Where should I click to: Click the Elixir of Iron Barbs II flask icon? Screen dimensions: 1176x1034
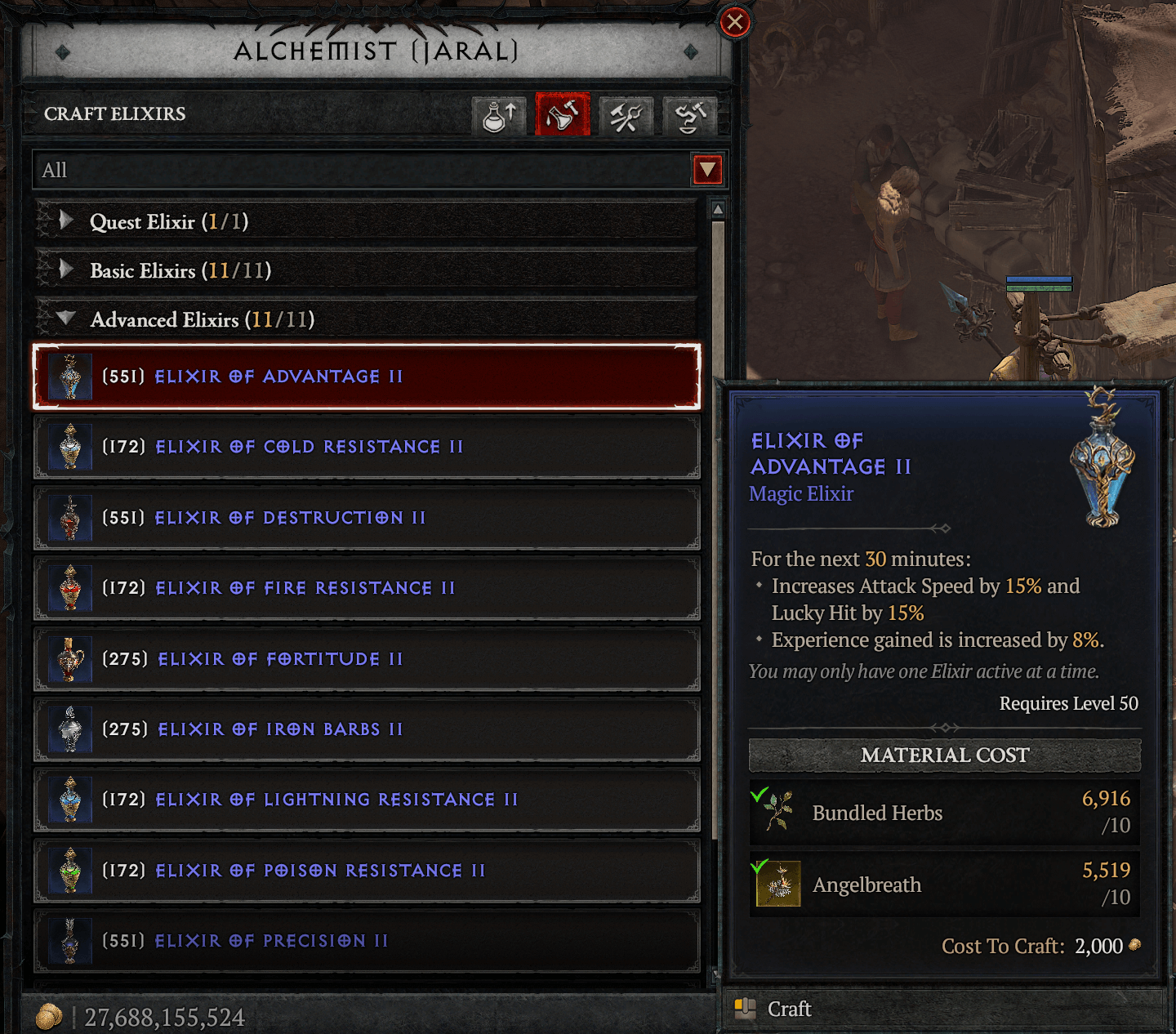[x=69, y=729]
